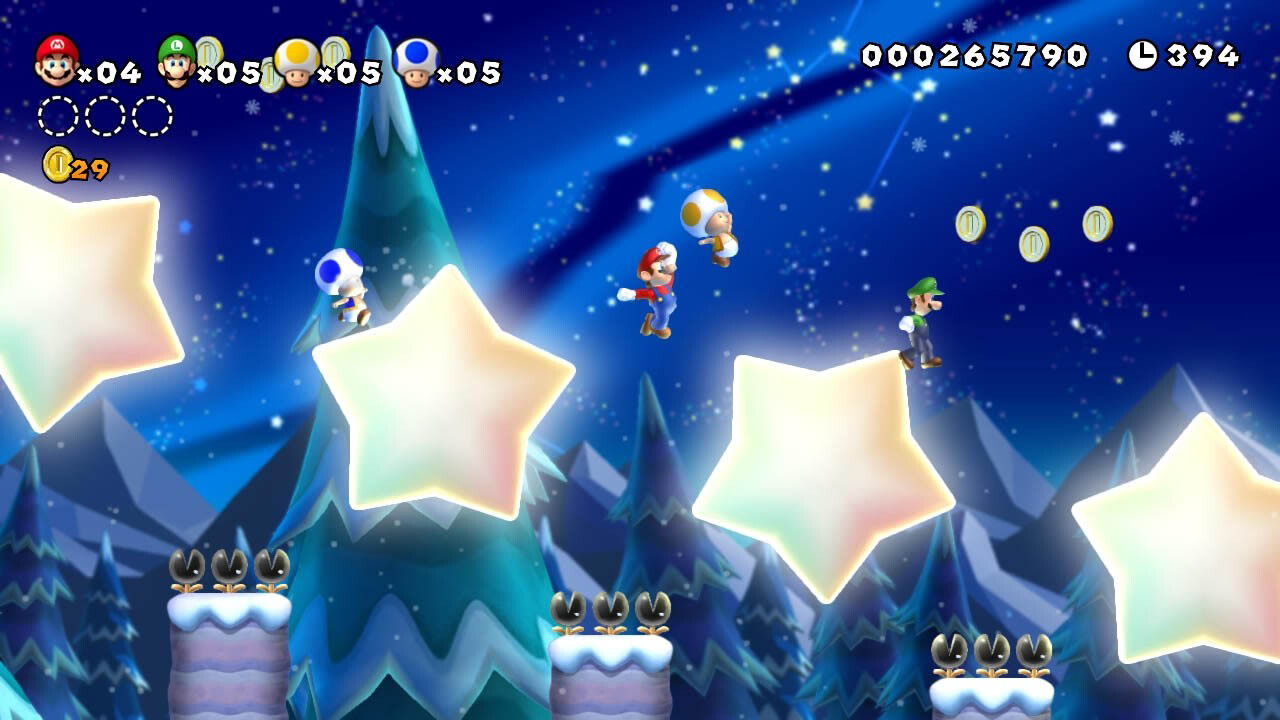Toggle the third Star Coin circle
This screenshot has width=1280, height=720.
pos(152,115)
